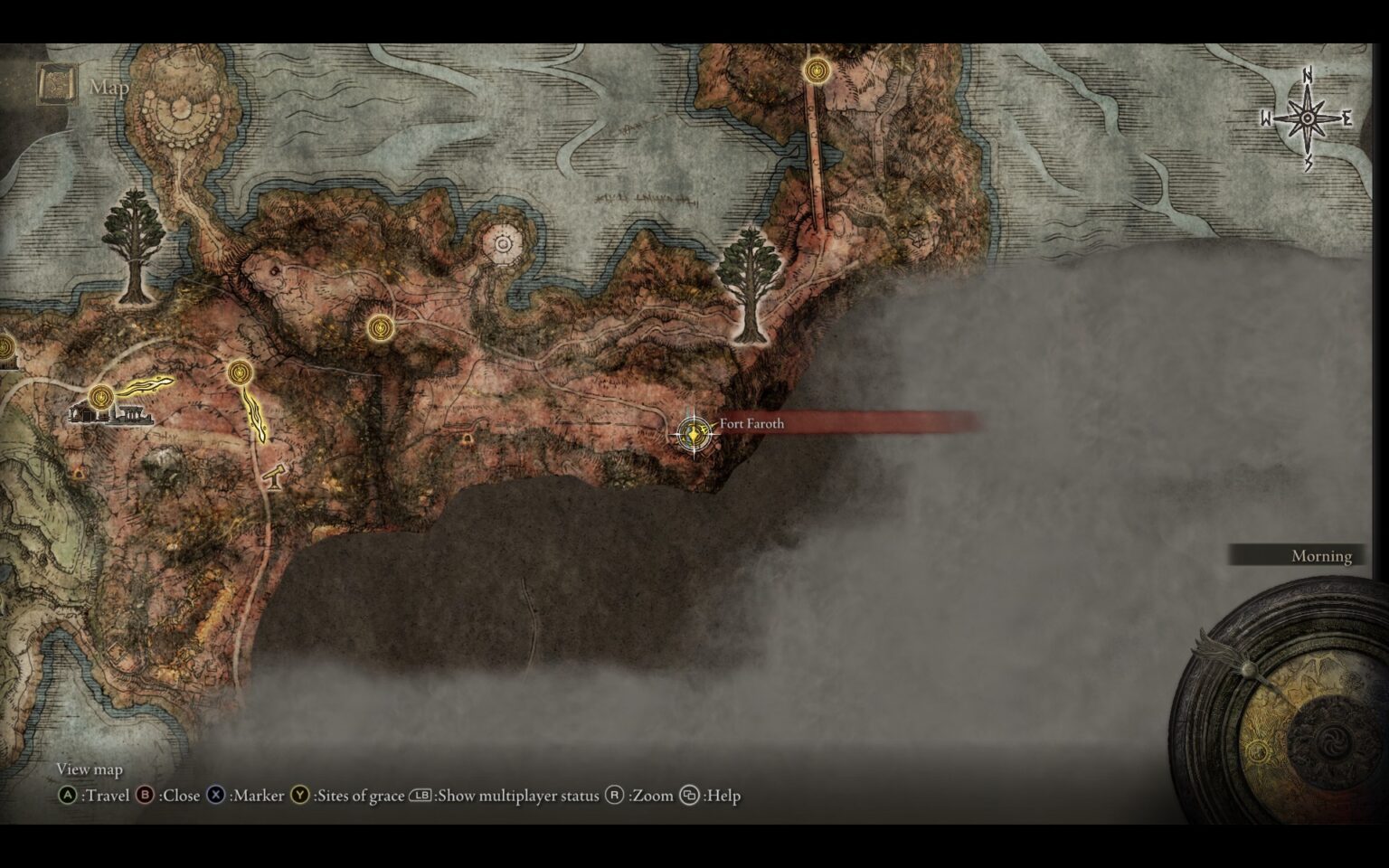Select the site of grace west of Fort Faroth

pyautogui.click(x=381, y=328)
